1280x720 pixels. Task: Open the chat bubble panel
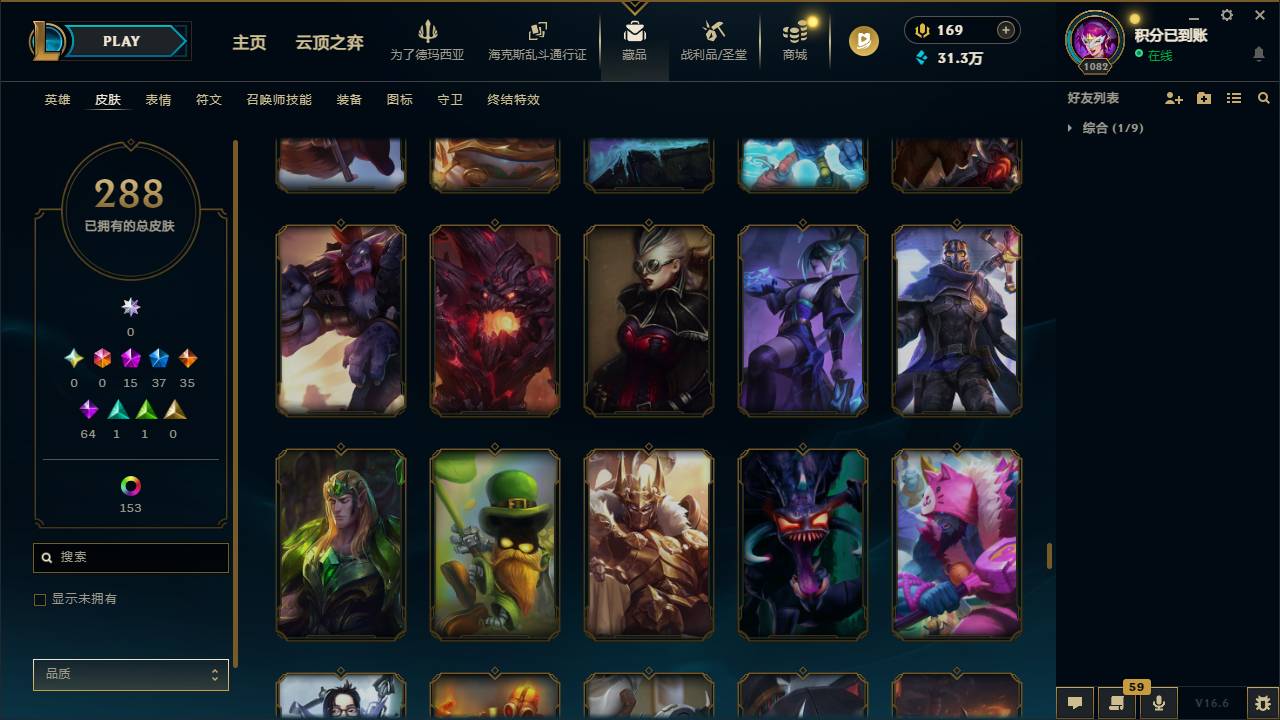[x=1075, y=703]
